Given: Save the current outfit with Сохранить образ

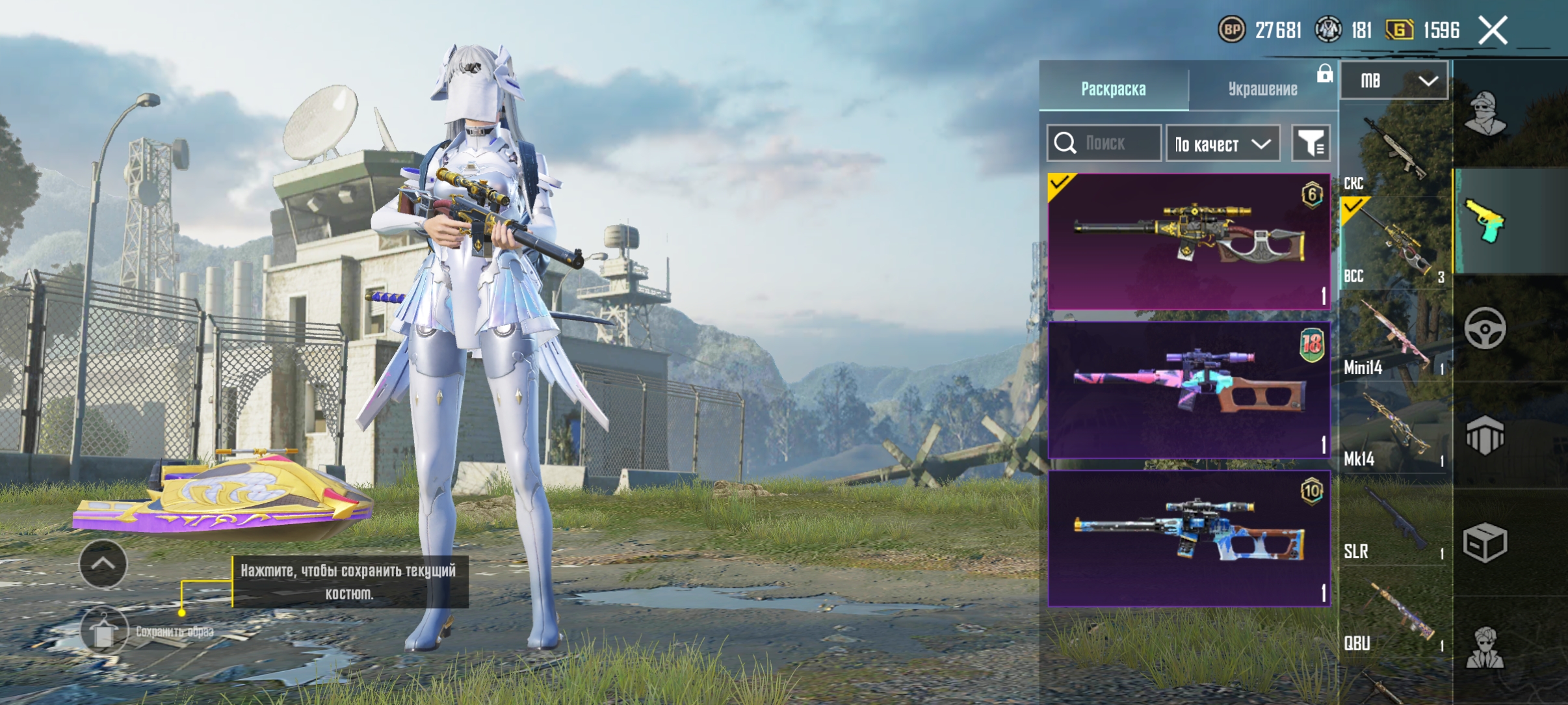Looking at the screenshot, I should 104,631.
